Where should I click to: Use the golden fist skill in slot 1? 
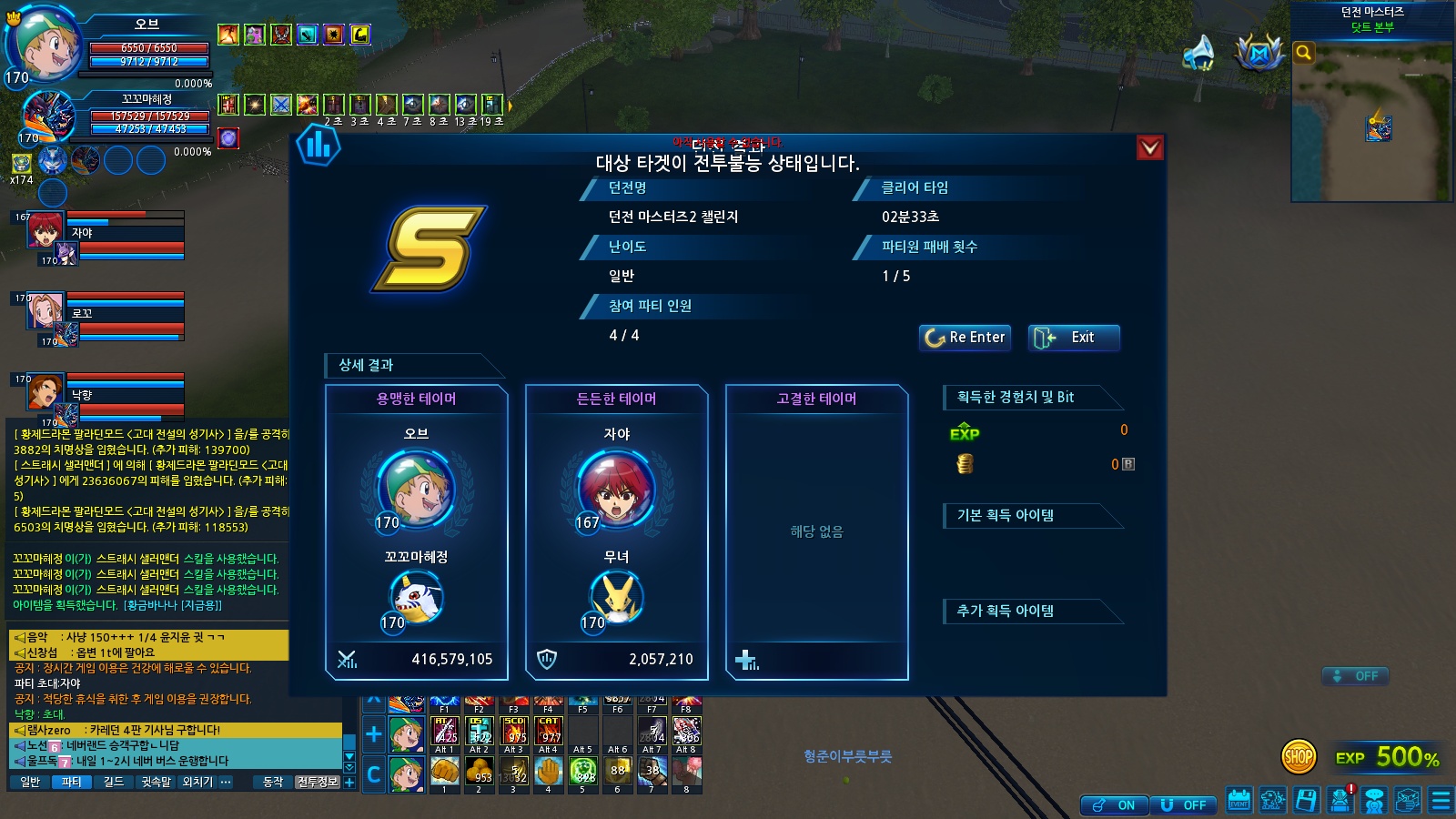coord(444,772)
